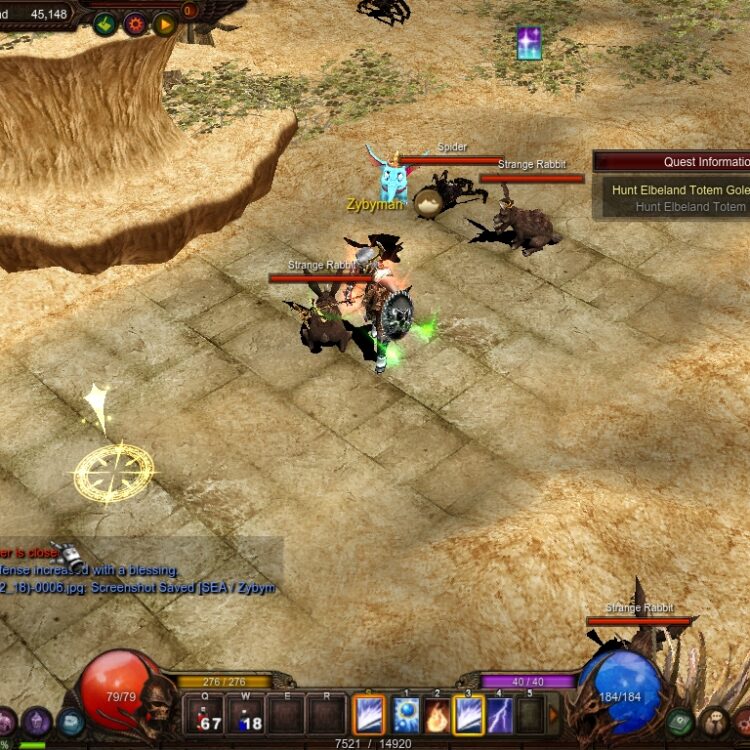Viewport: 750px width, 750px height.
Task: Activate the blue orb skill in slot 1
Action: click(407, 716)
